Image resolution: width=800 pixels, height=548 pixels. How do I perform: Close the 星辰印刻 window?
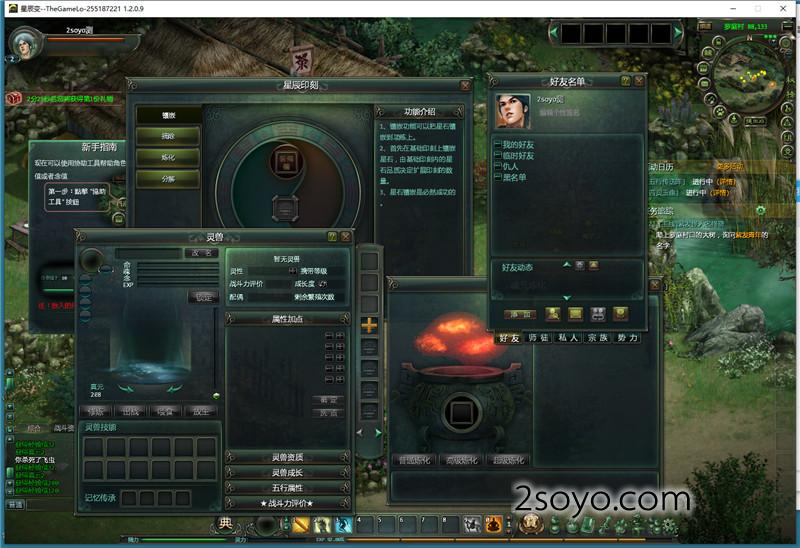461,85
